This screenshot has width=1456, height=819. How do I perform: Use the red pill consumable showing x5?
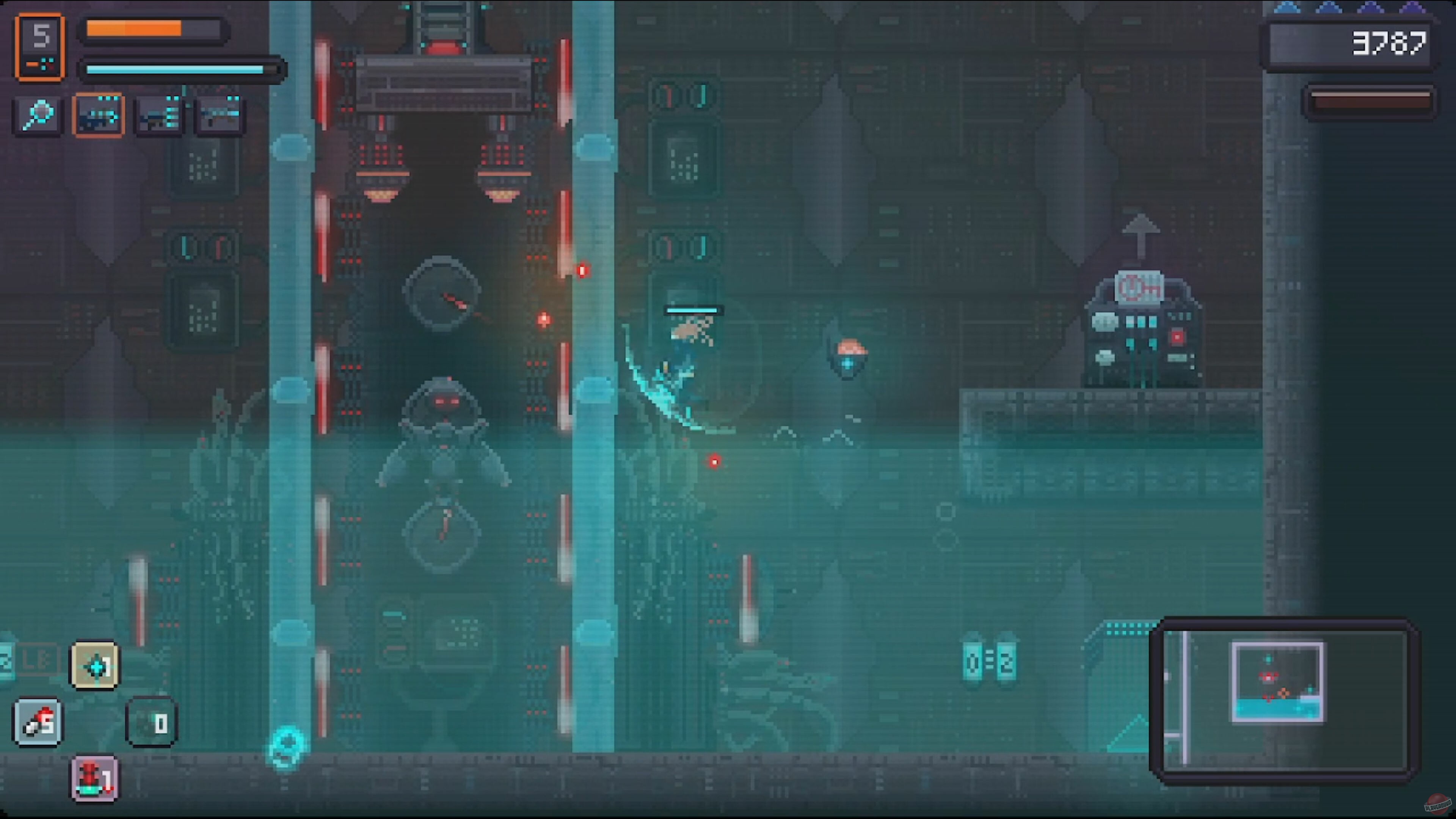[37, 722]
